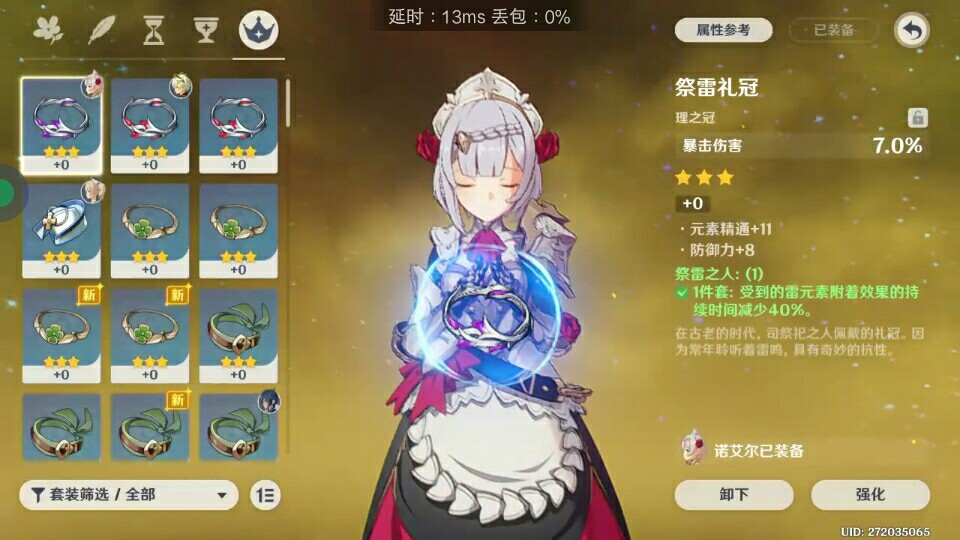This screenshot has height=540, width=960.
Task: Switch to the flower artifact tab
Action: [x=47, y=30]
